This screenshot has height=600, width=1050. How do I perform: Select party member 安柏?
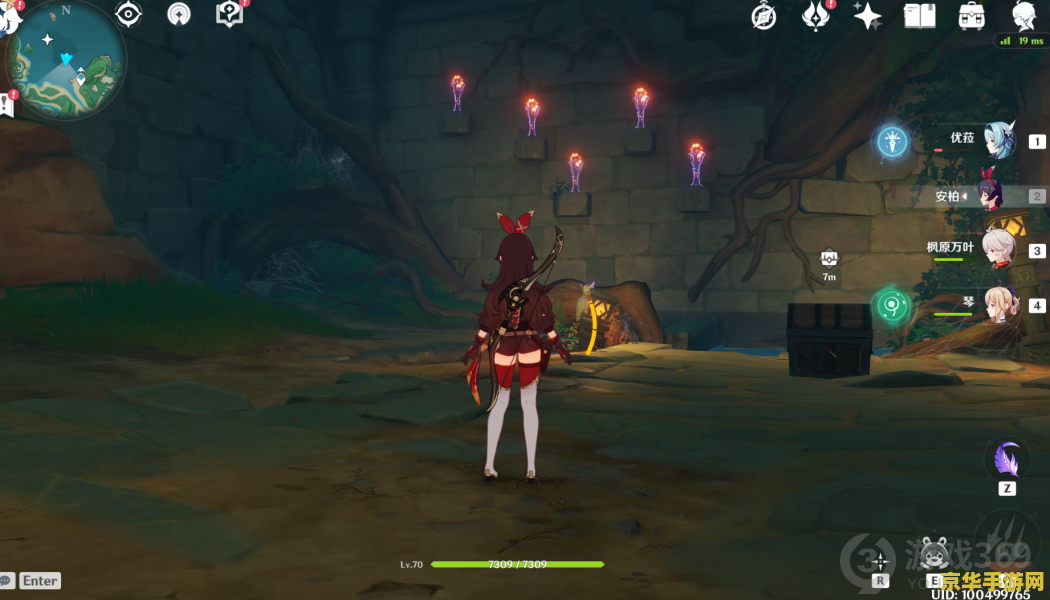(997, 196)
